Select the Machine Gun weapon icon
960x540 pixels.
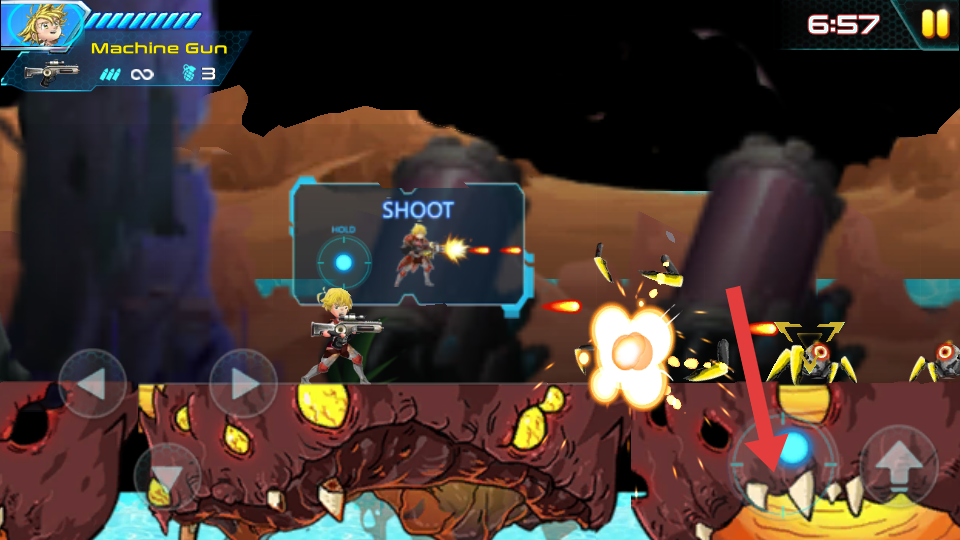coord(51,73)
